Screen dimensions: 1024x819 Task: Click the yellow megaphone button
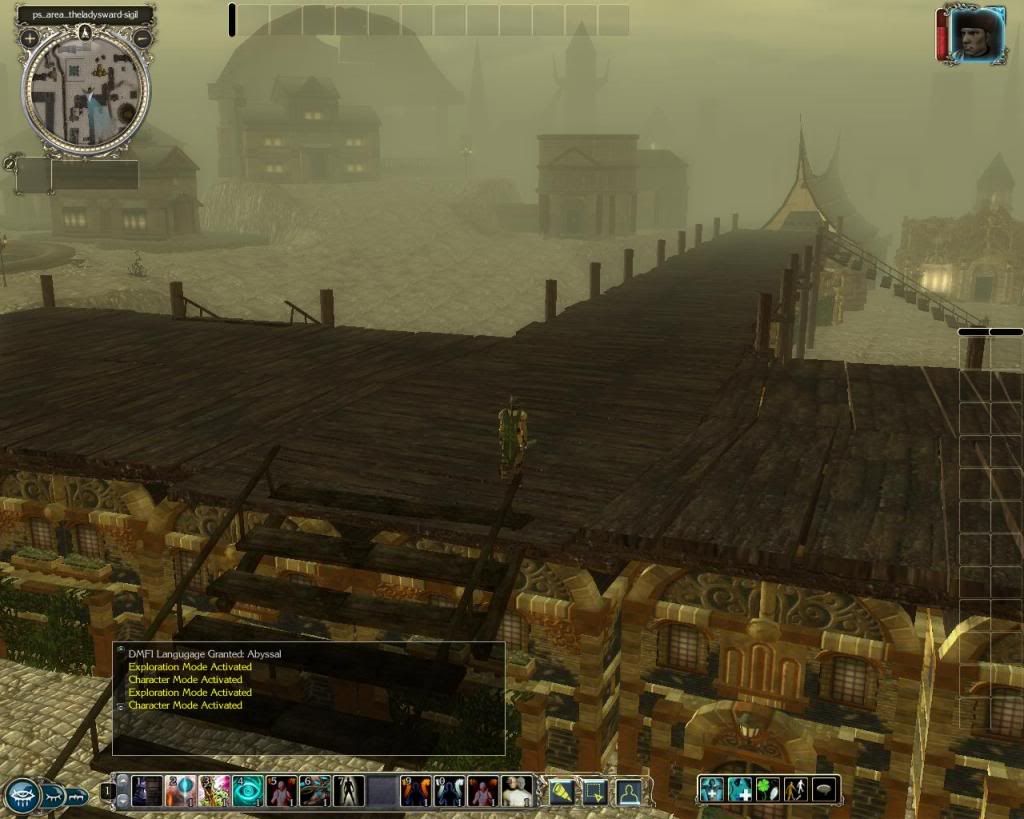[x=562, y=792]
